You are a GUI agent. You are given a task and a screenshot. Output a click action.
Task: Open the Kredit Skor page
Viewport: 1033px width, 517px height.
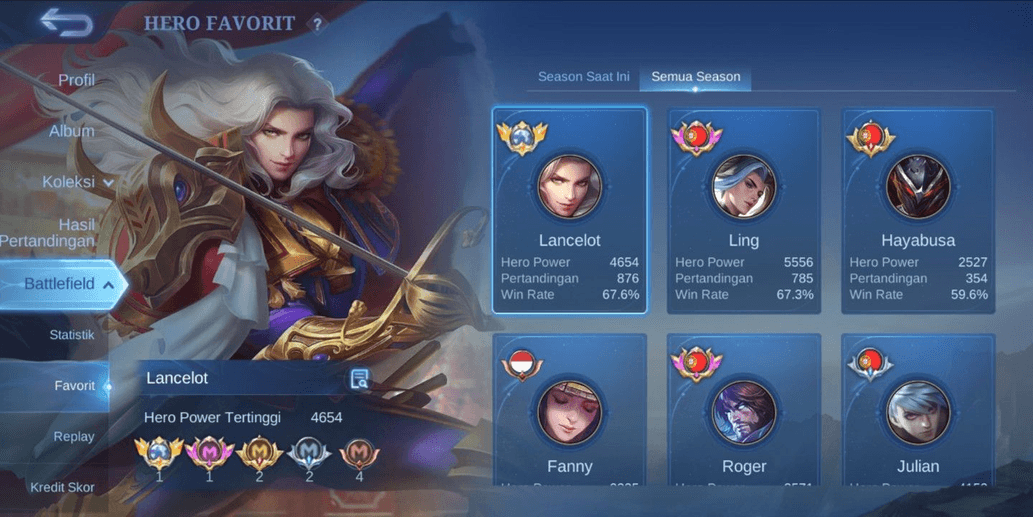(62, 487)
